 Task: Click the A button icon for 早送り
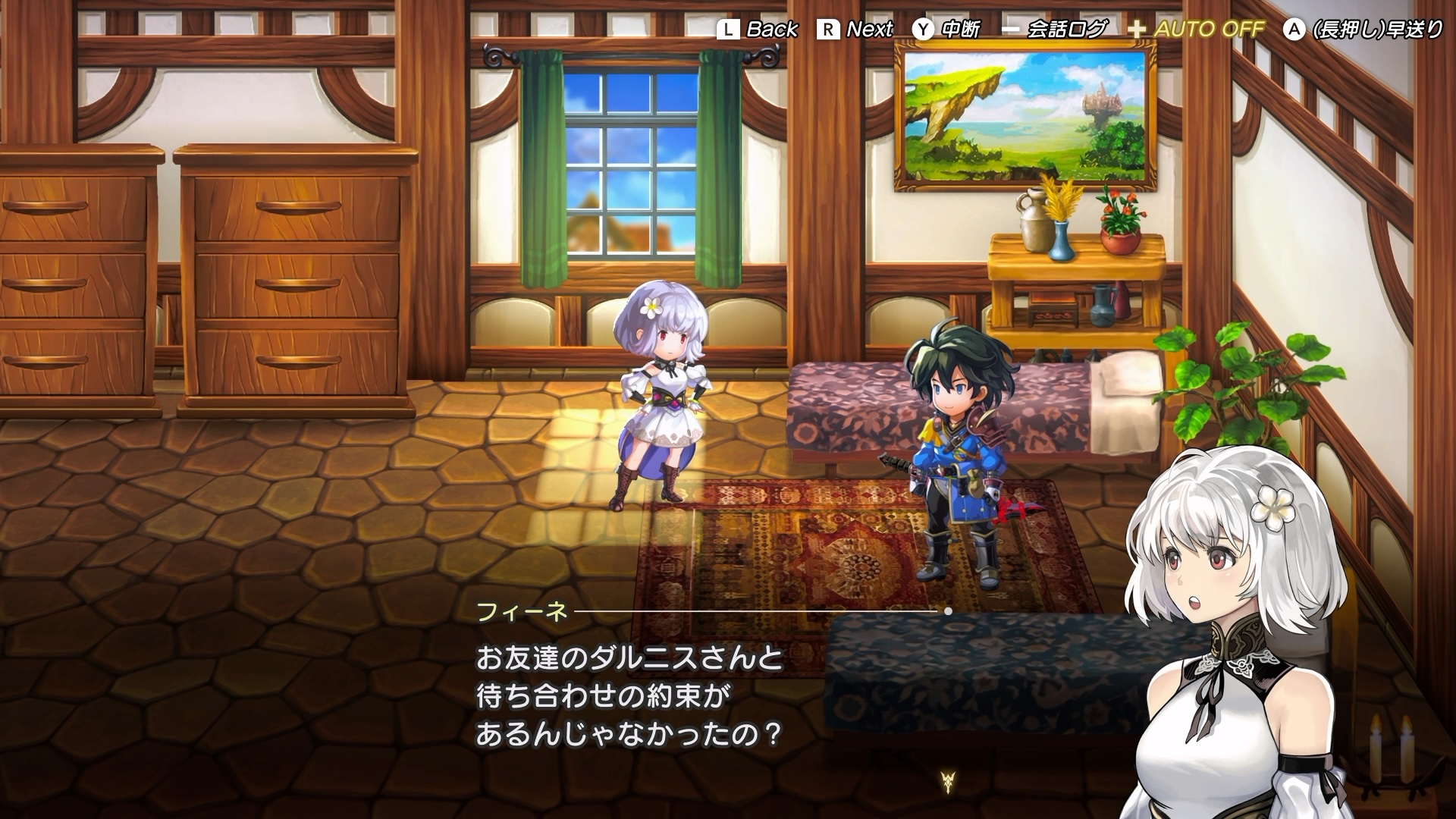1293,30
